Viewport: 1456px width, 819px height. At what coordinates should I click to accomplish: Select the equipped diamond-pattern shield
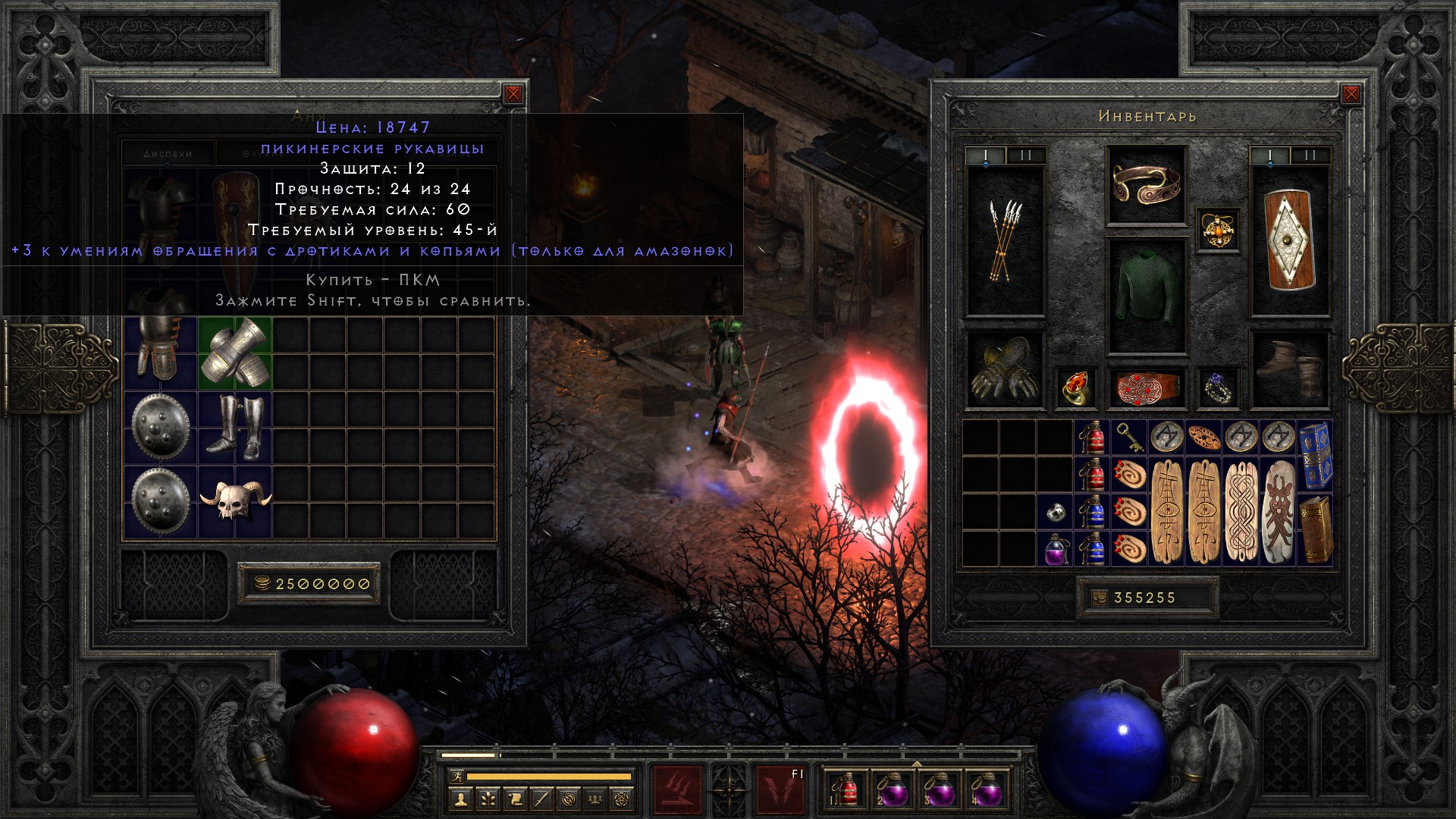[x=1289, y=241]
